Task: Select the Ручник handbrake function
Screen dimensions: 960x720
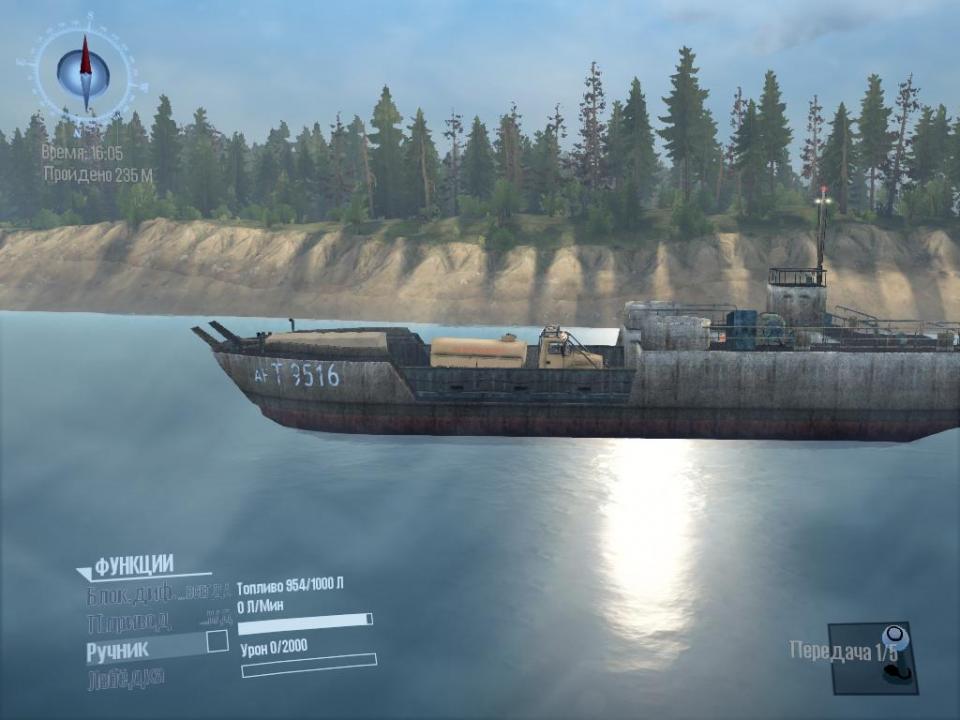Action: [118, 649]
